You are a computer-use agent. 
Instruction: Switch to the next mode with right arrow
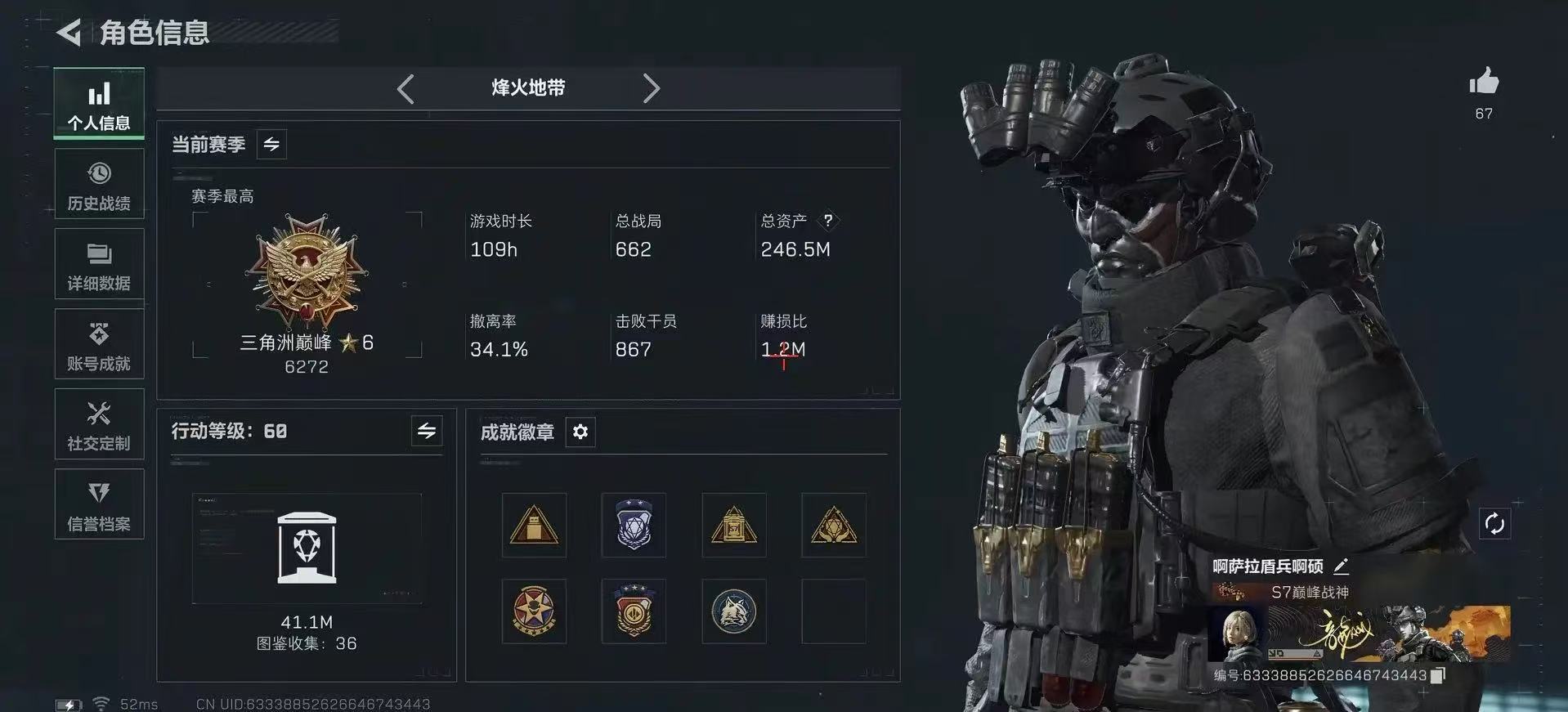[x=652, y=88]
